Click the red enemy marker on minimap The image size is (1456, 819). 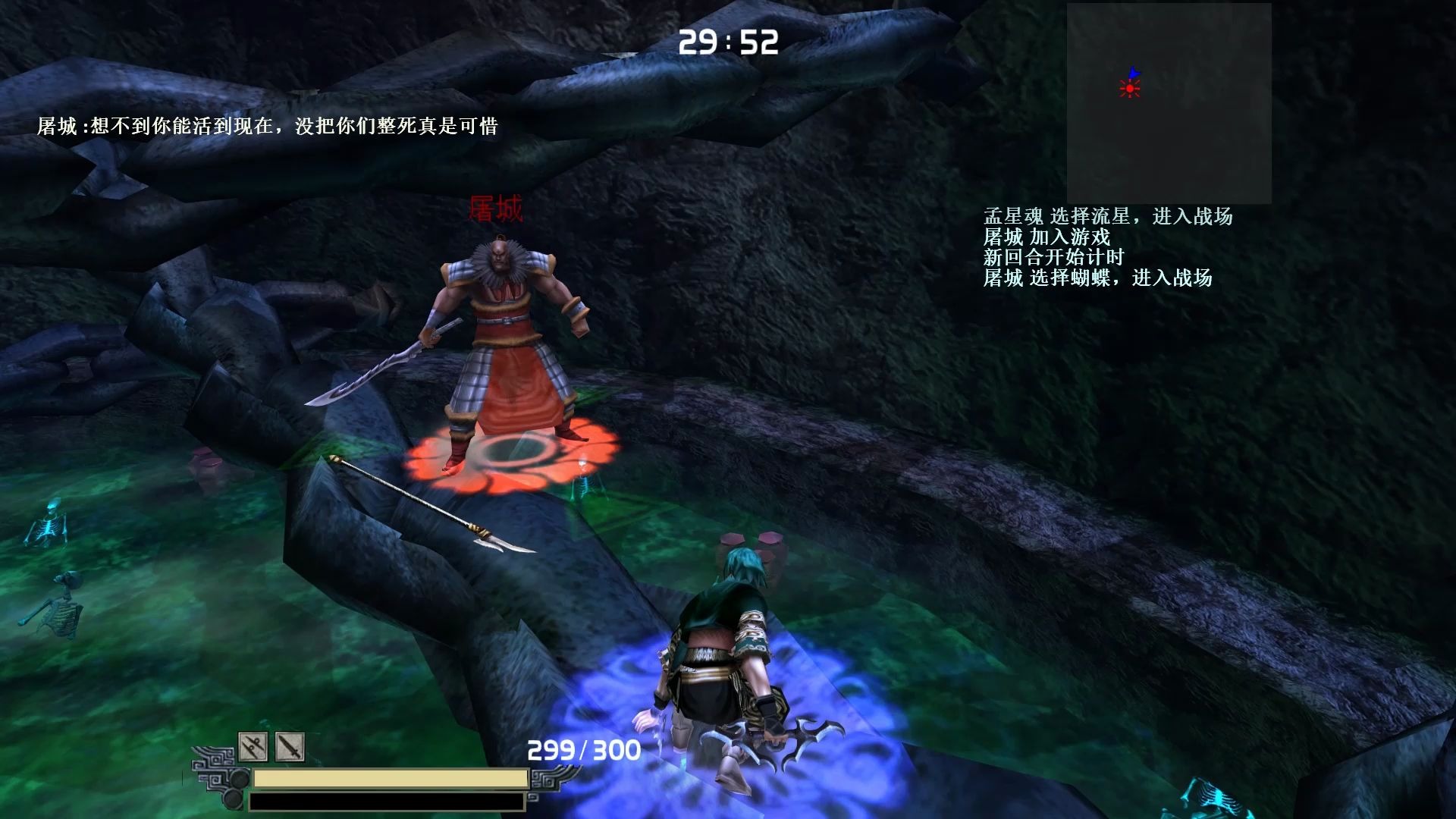point(1130,89)
